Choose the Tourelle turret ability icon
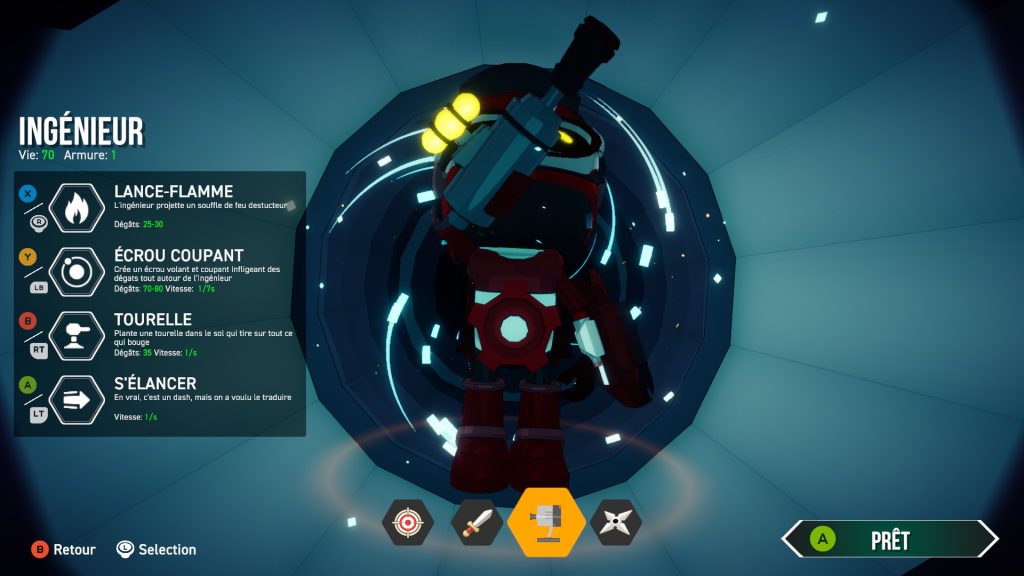The height and width of the screenshot is (576, 1024). pos(77,335)
